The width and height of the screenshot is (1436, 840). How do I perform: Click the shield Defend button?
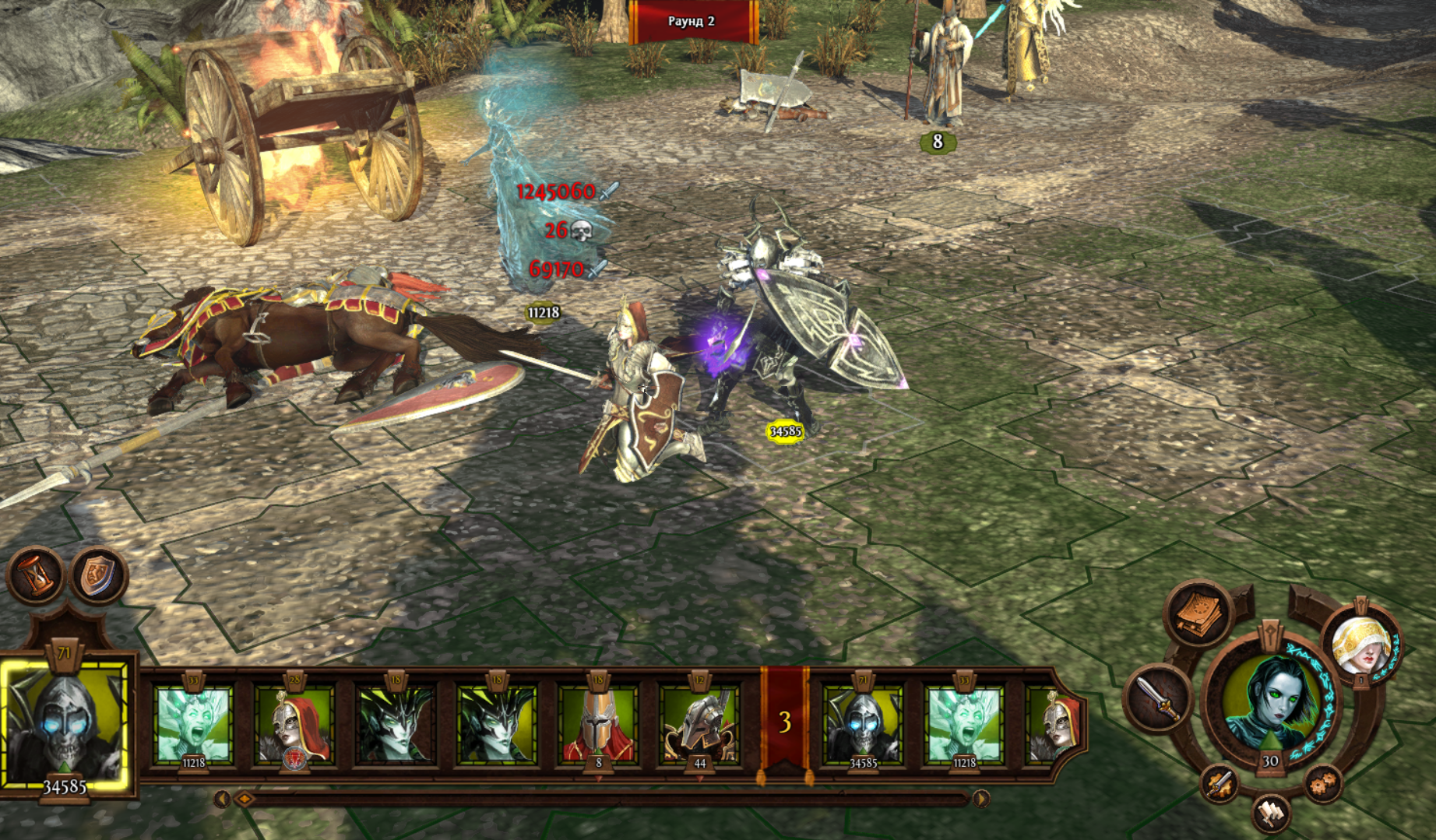97,575
